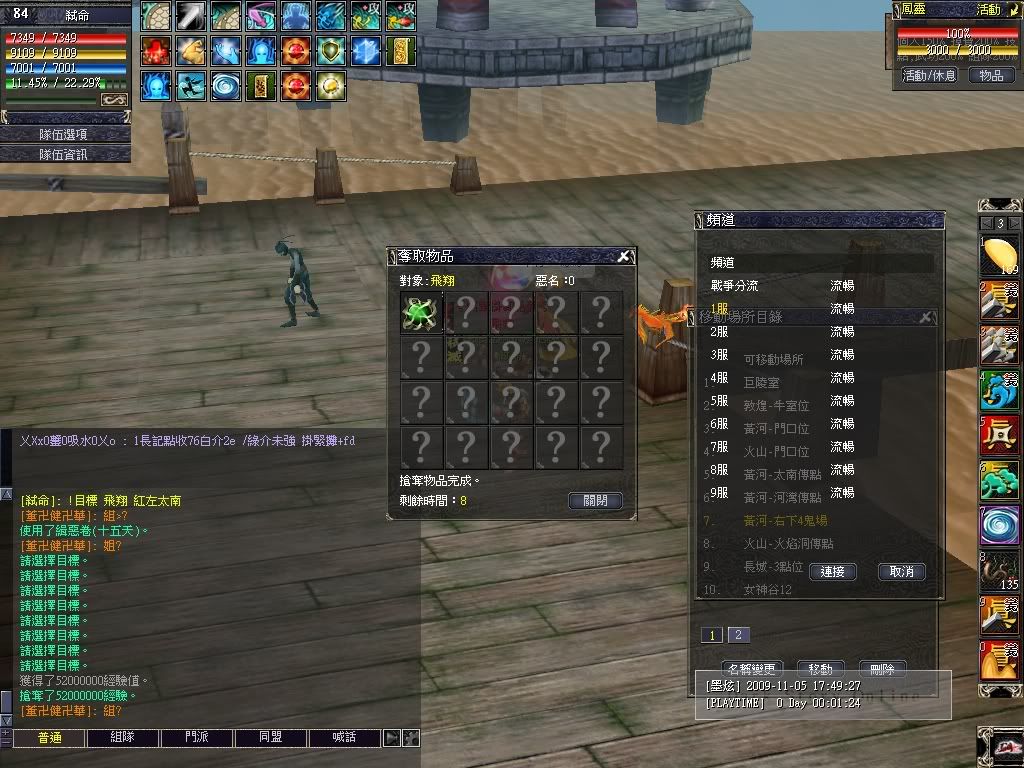This screenshot has height=768, width=1024.
Task: Go to page 2 of location list
Action: (x=738, y=635)
